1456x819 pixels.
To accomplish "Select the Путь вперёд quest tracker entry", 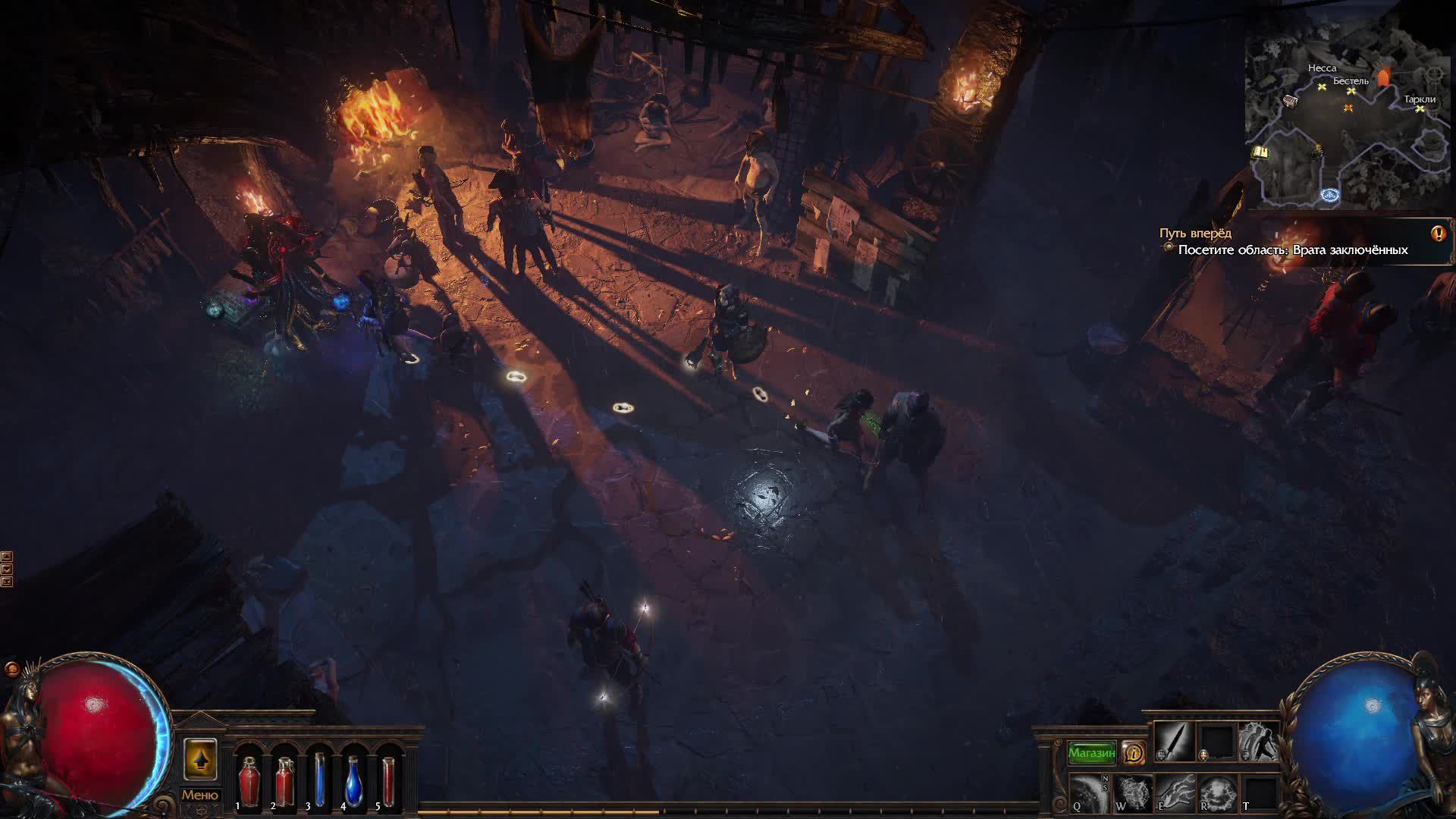I will click(1195, 234).
